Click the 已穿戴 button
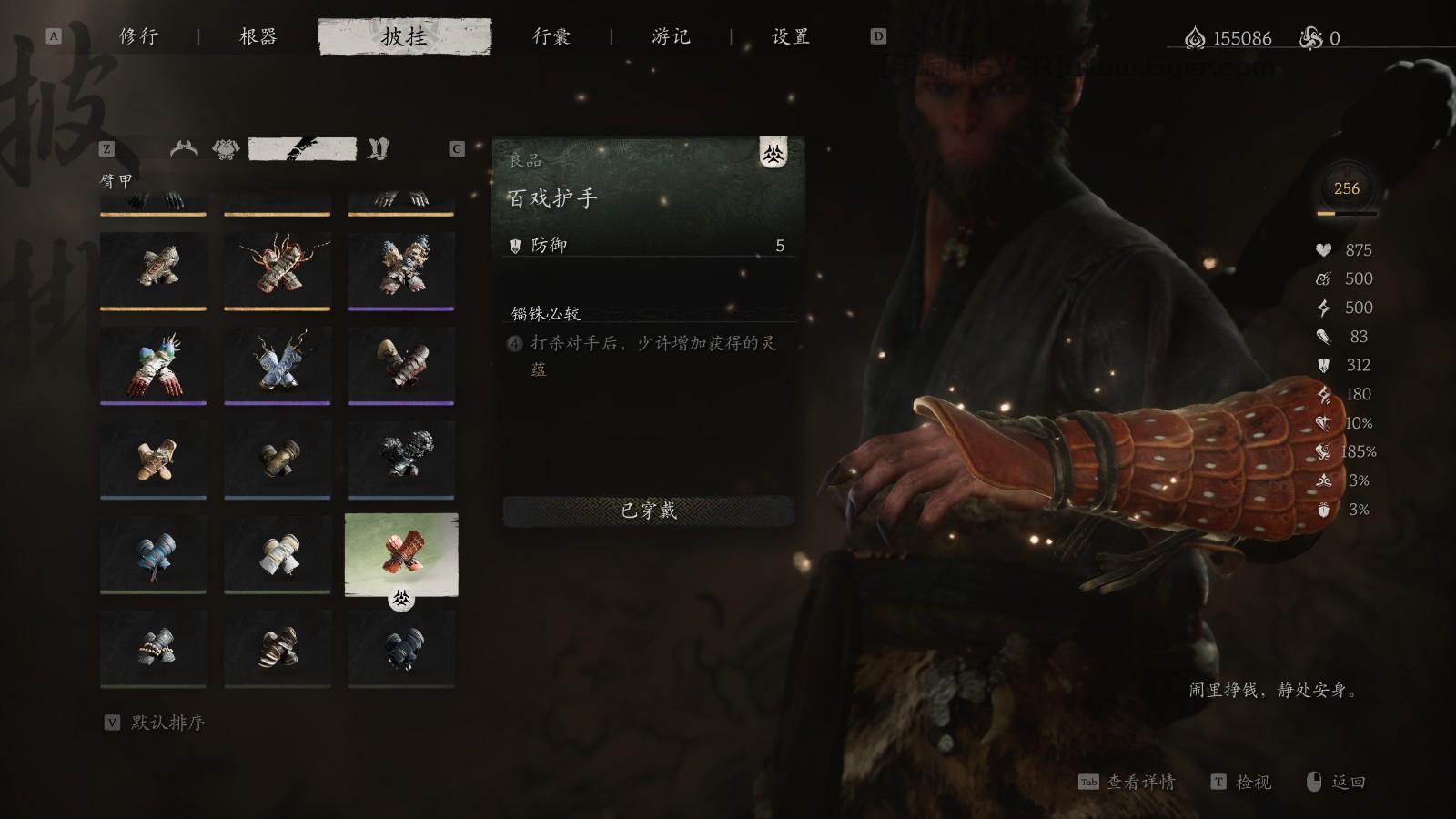The height and width of the screenshot is (819, 1456). click(650, 512)
